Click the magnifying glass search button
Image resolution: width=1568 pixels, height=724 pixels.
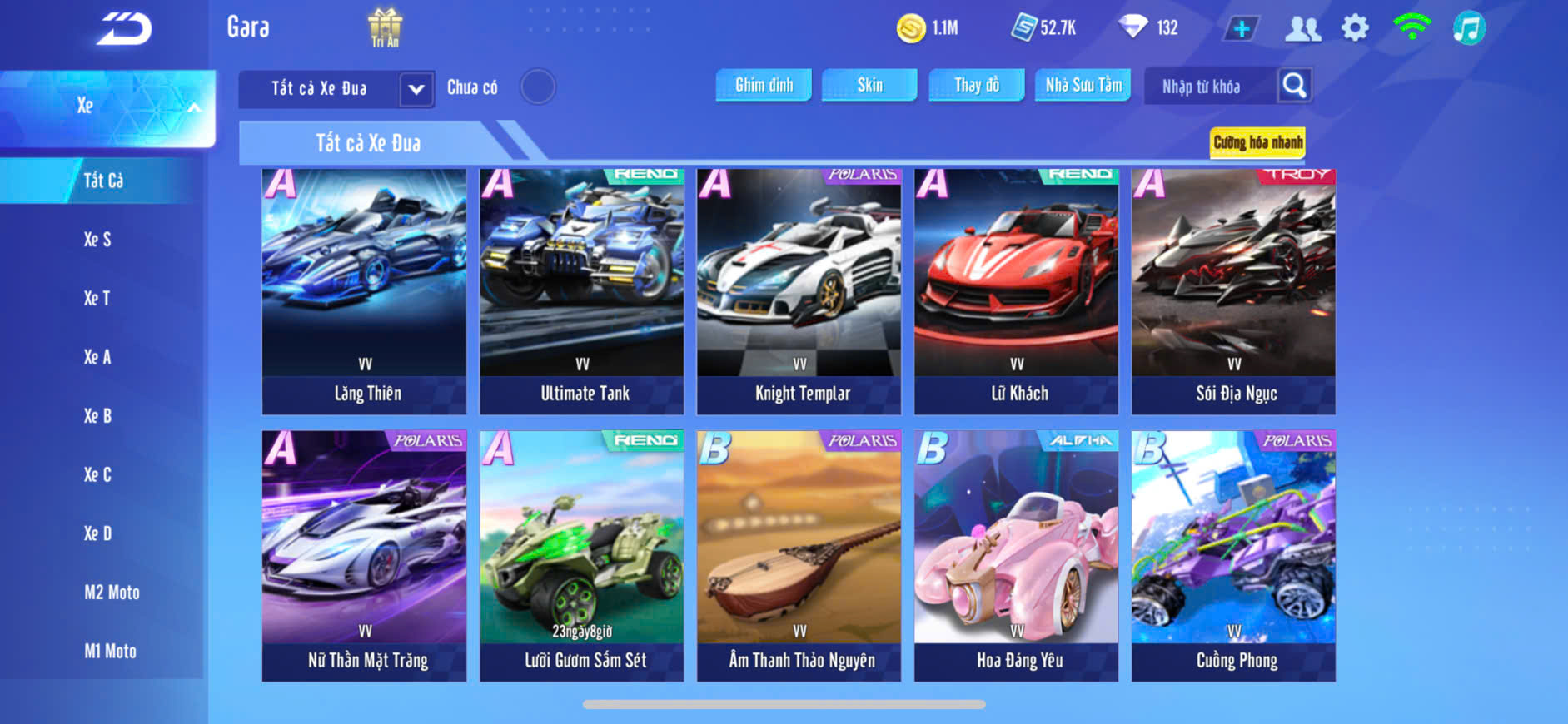[1294, 85]
